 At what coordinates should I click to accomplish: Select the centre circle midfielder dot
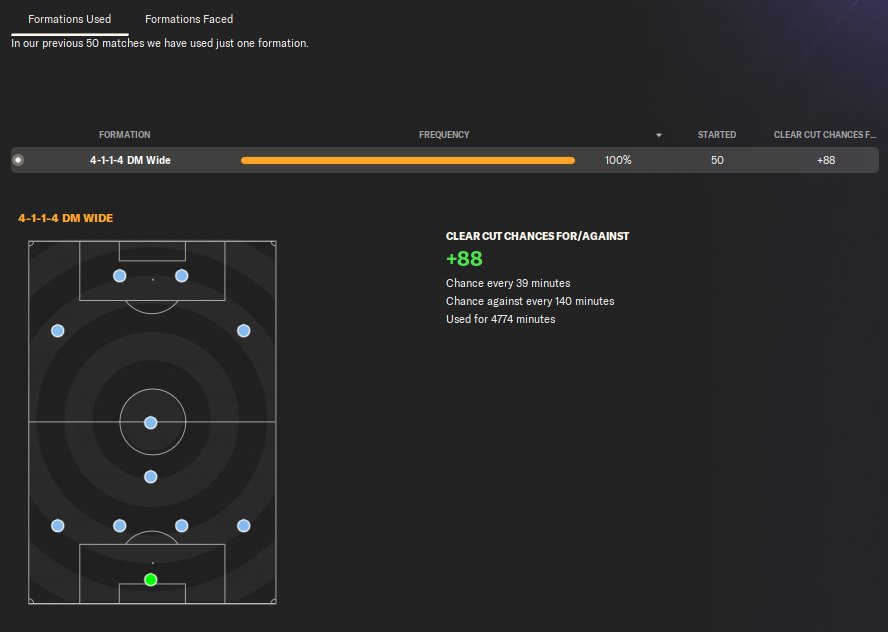(151, 423)
